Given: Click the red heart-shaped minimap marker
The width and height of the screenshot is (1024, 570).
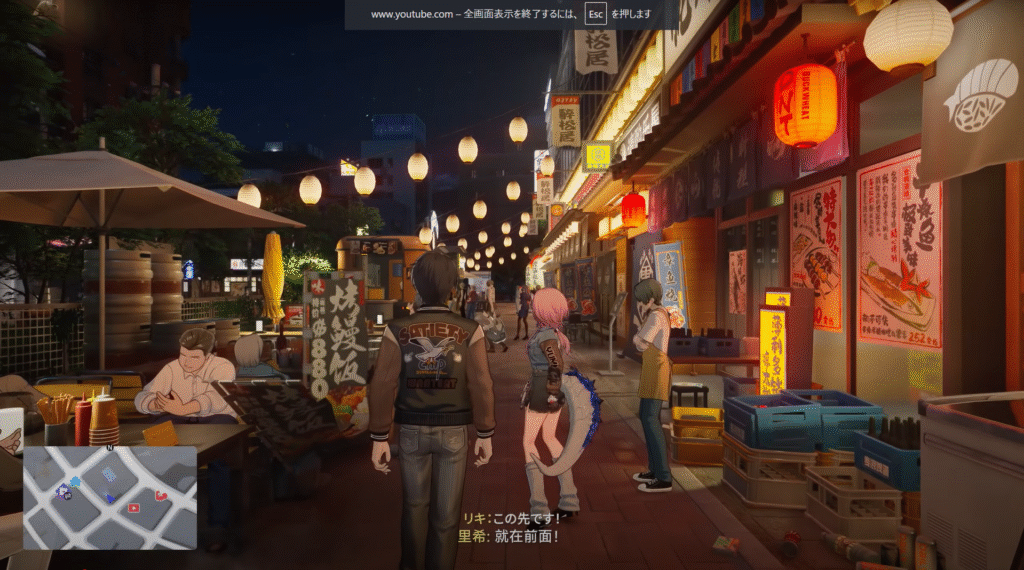Looking at the screenshot, I should pyautogui.click(x=161, y=496).
